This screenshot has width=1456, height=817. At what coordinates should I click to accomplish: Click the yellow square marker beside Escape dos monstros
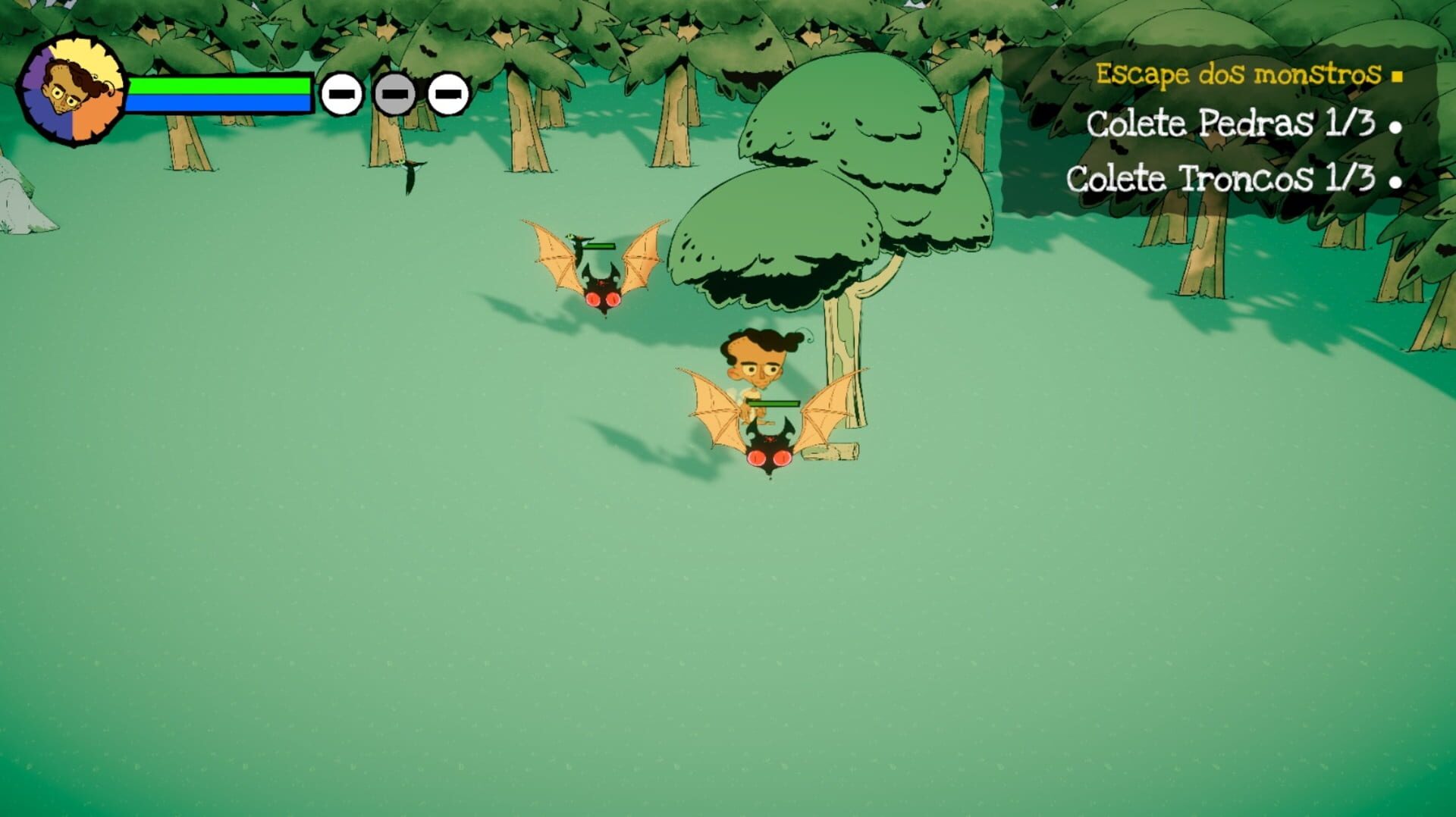coord(1398,75)
